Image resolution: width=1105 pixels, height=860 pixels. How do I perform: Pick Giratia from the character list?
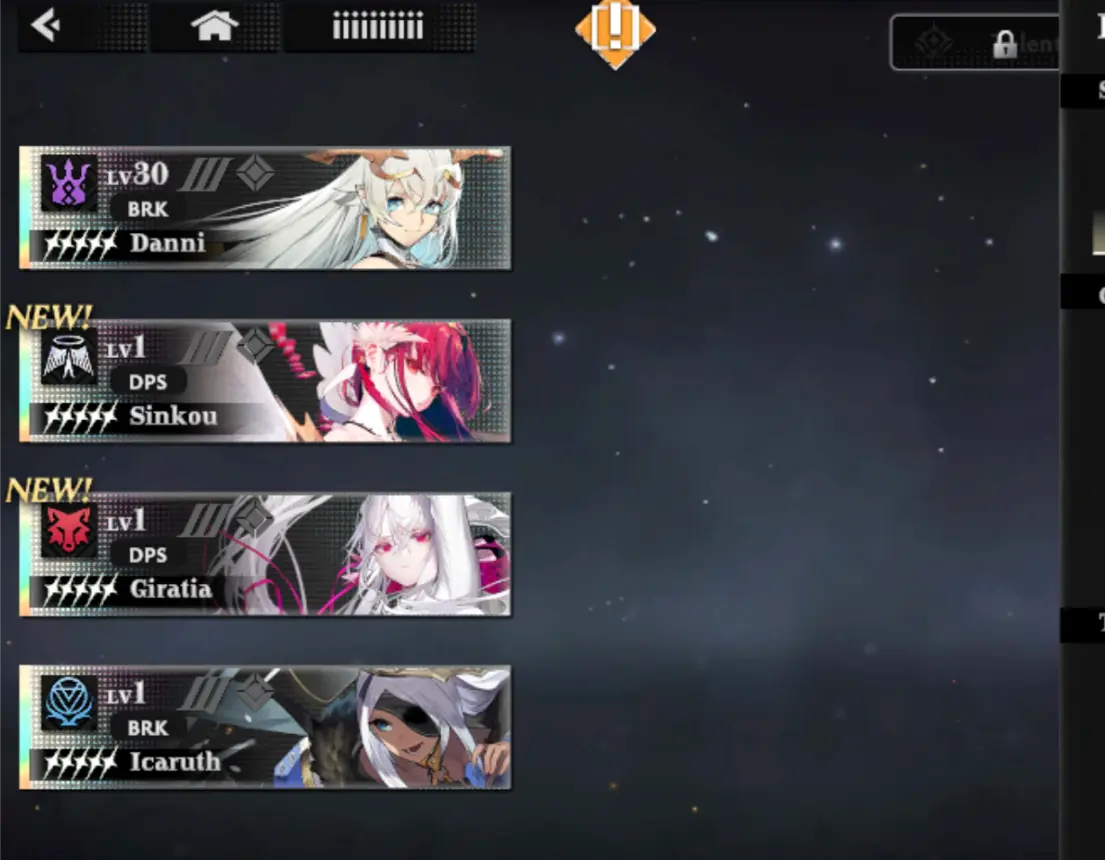(x=266, y=554)
